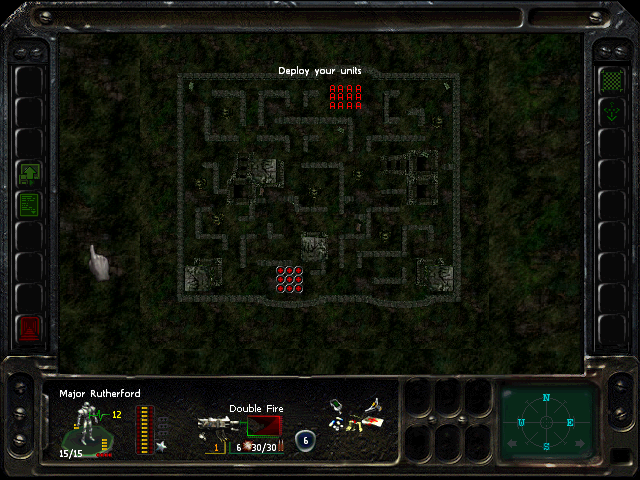Click the green upload-arrow button in left panel
This screenshot has width=640, height=480.
[30, 174]
